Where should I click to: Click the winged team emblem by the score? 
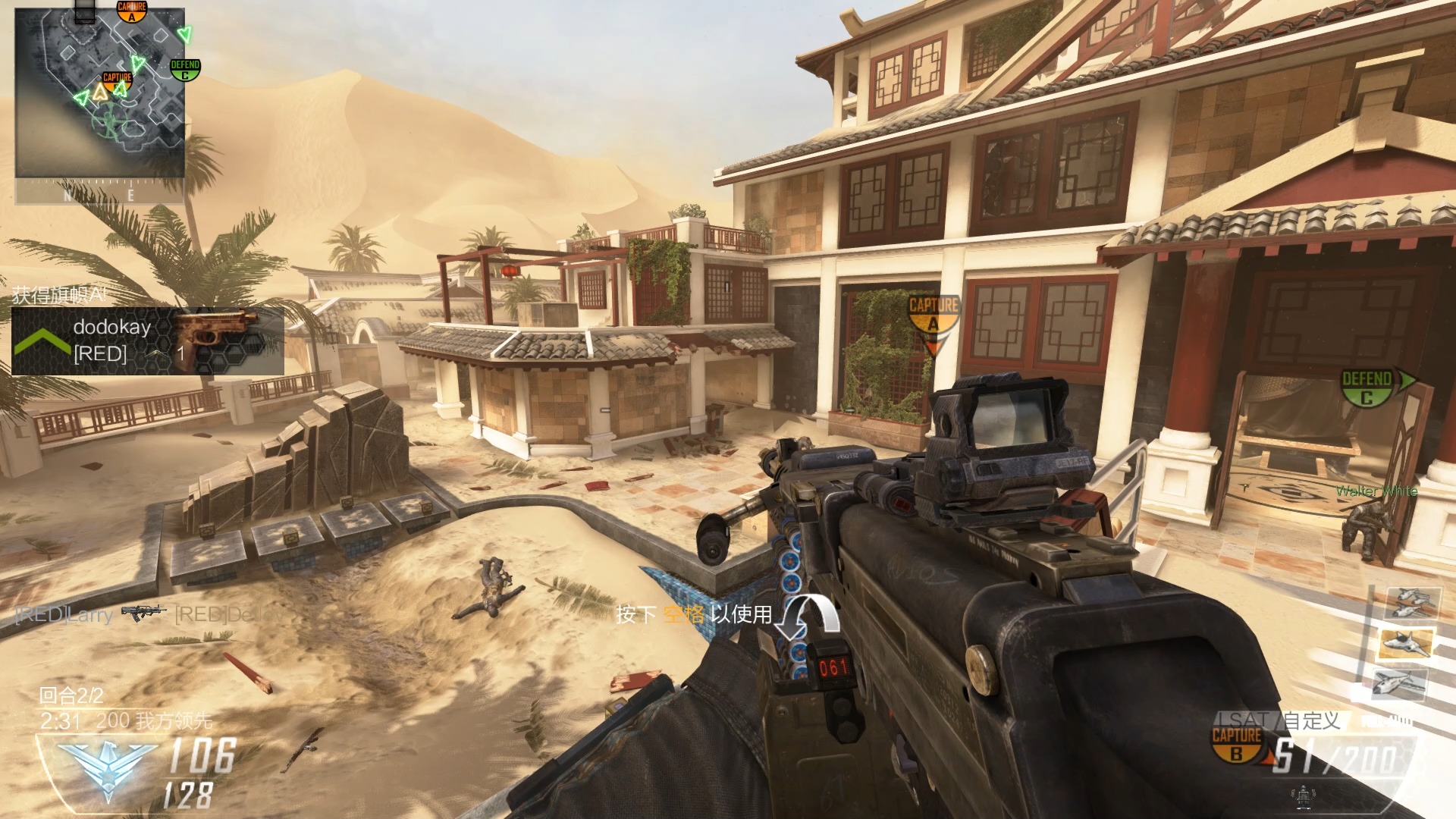(108, 767)
